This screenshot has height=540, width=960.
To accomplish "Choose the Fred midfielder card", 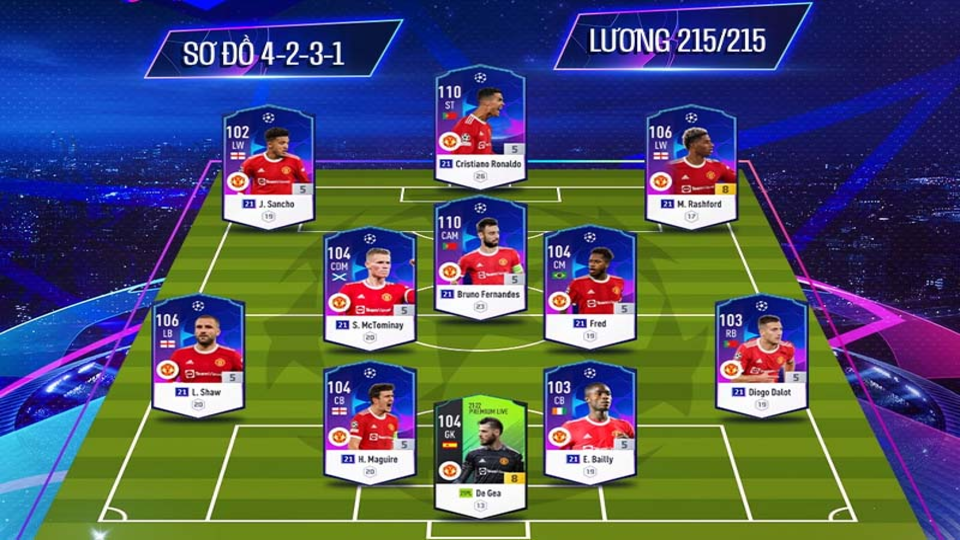I will coord(589,285).
